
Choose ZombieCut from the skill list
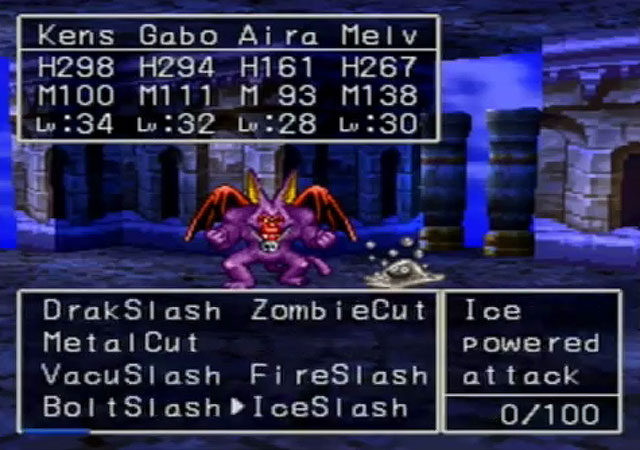[339, 311]
